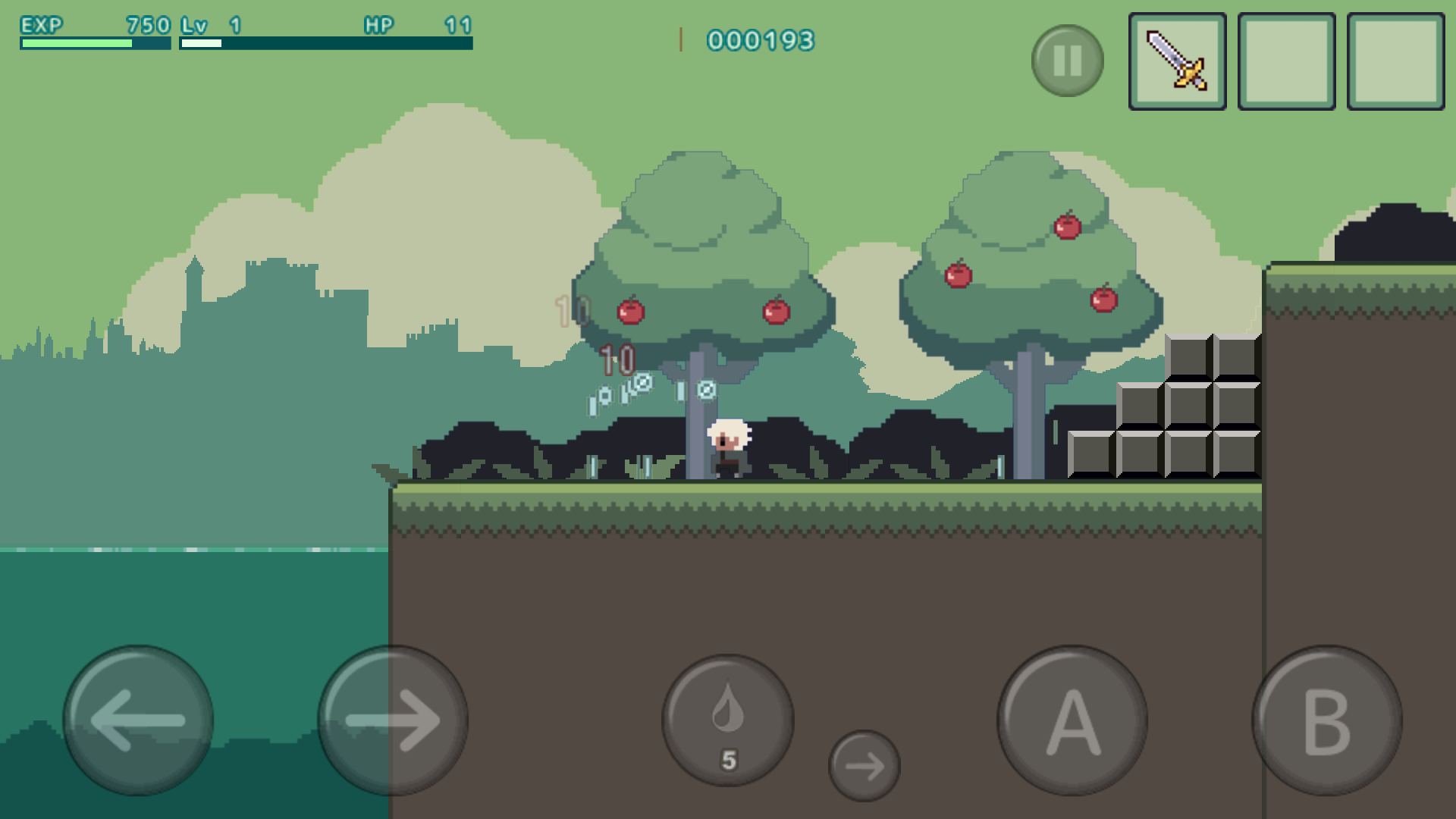This screenshot has width=1456, height=819.
Task: Use the droplet potion button
Action: (728, 720)
